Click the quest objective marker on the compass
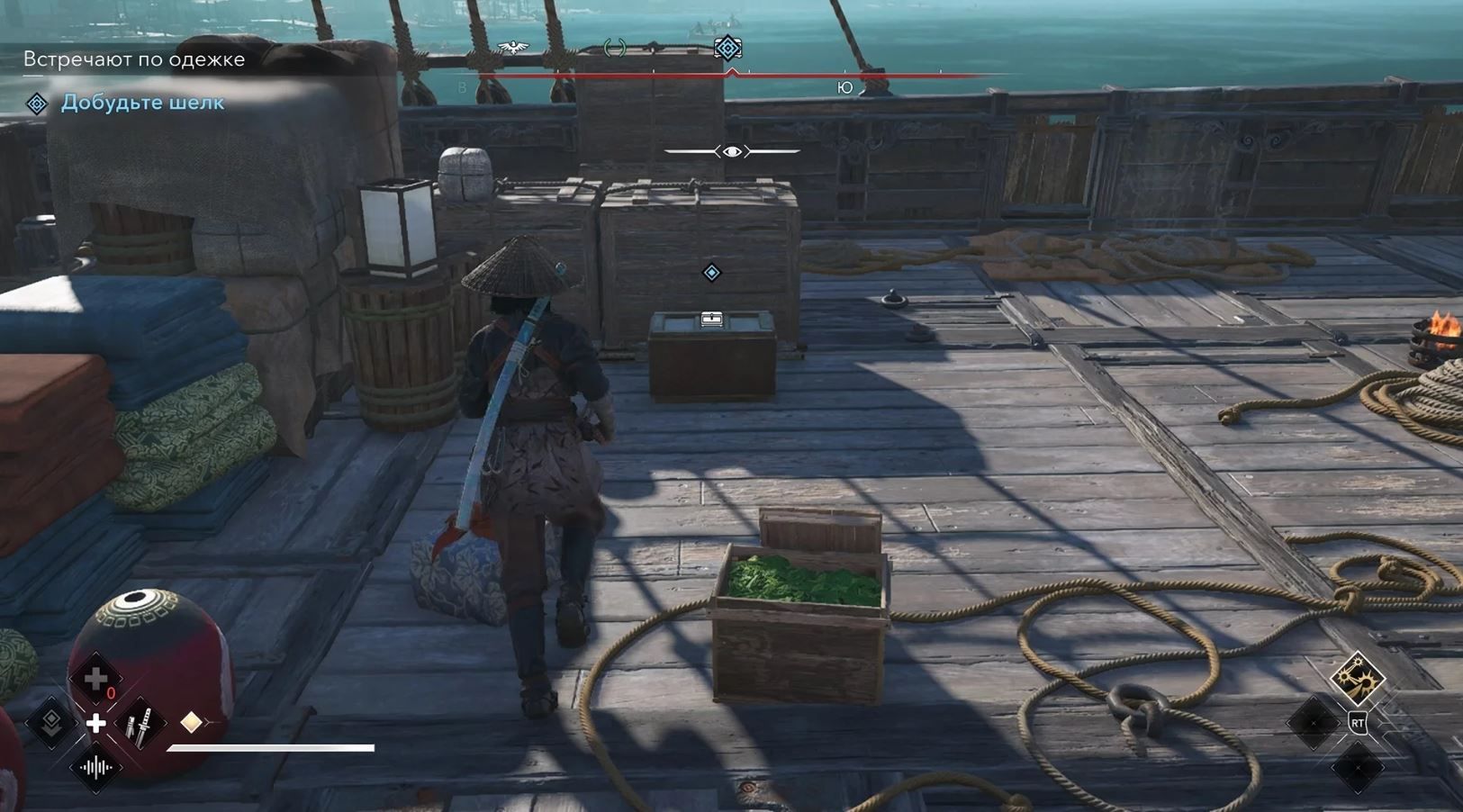This screenshot has width=1463, height=812. (x=727, y=48)
